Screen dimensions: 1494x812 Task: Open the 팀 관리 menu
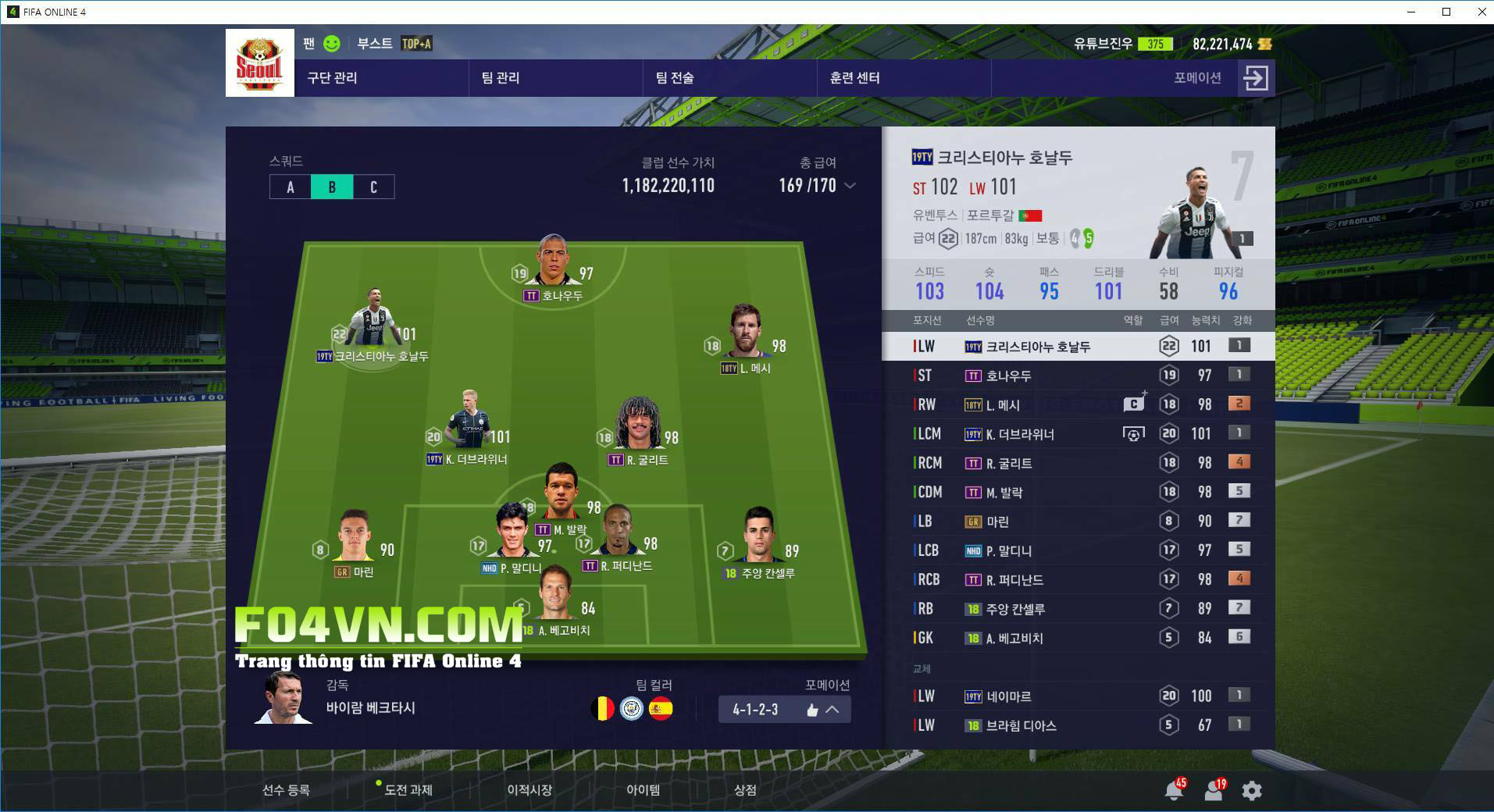[501, 78]
